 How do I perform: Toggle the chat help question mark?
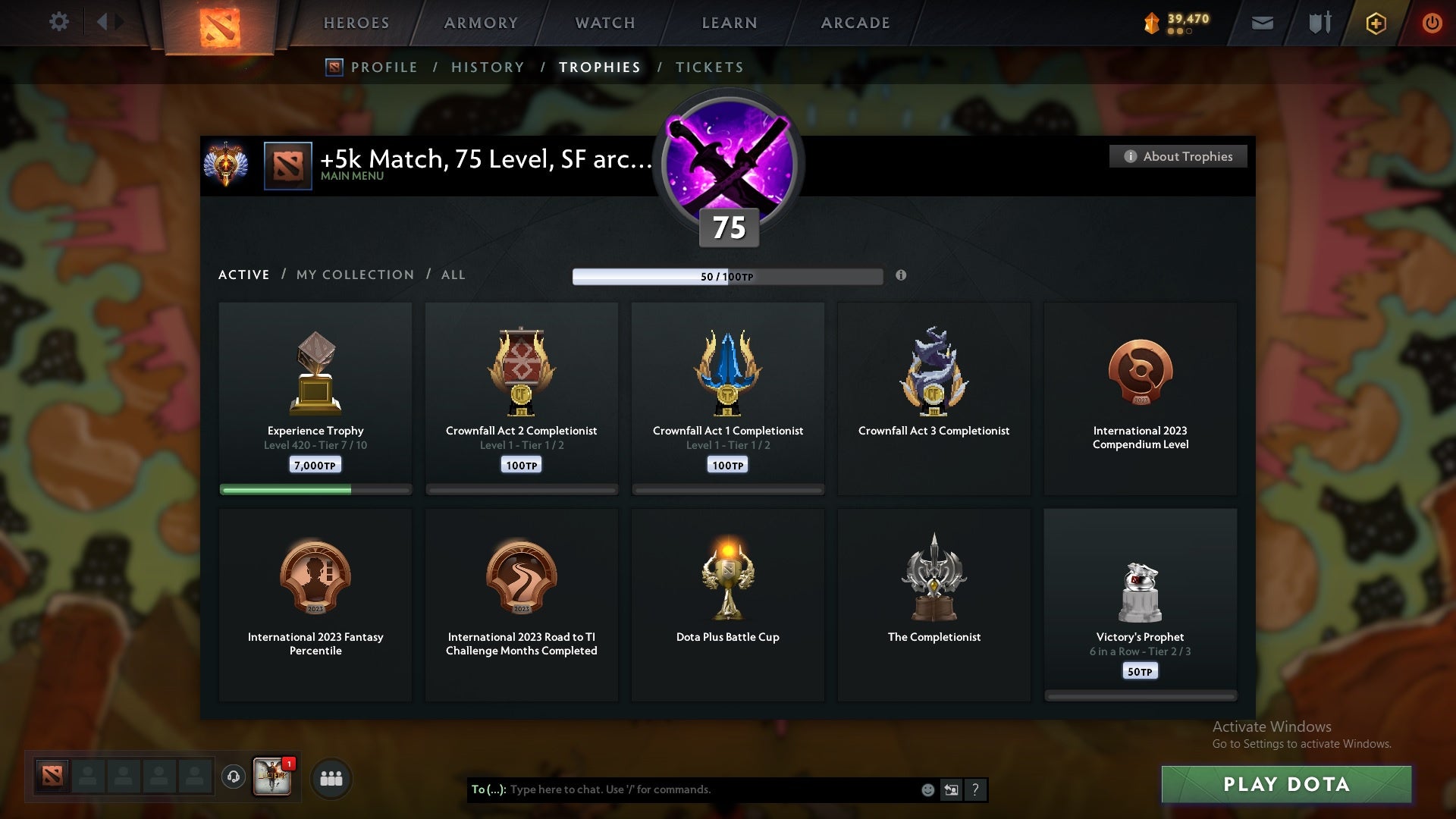pyautogui.click(x=975, y=789)
